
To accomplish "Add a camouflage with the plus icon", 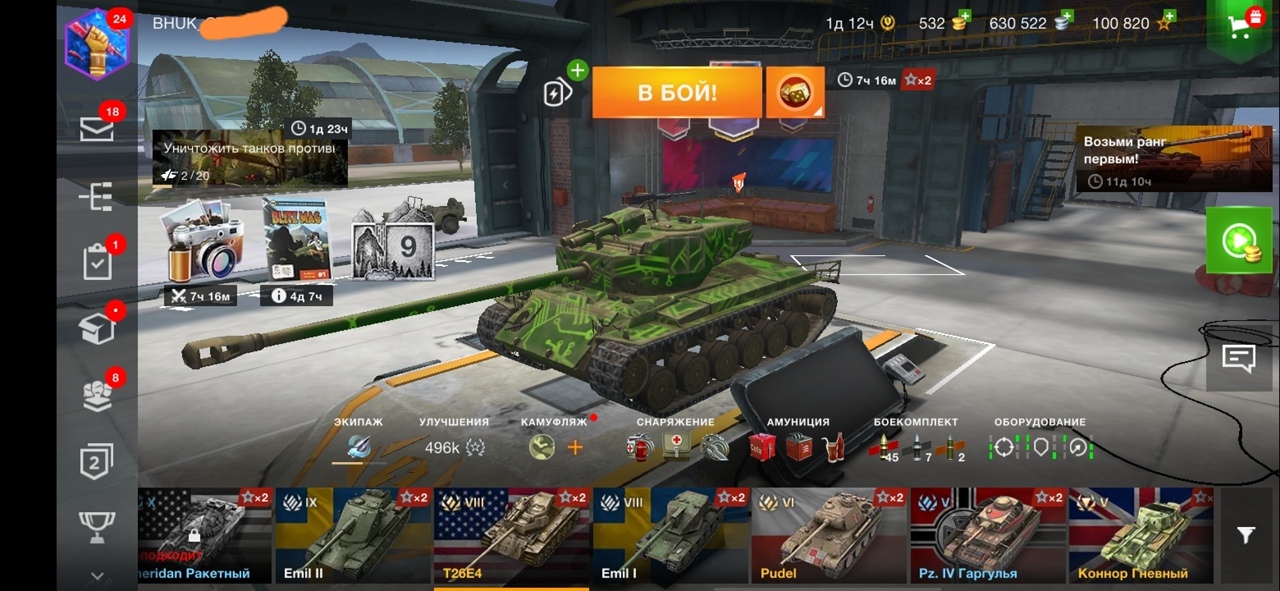I will coord(575,448).
